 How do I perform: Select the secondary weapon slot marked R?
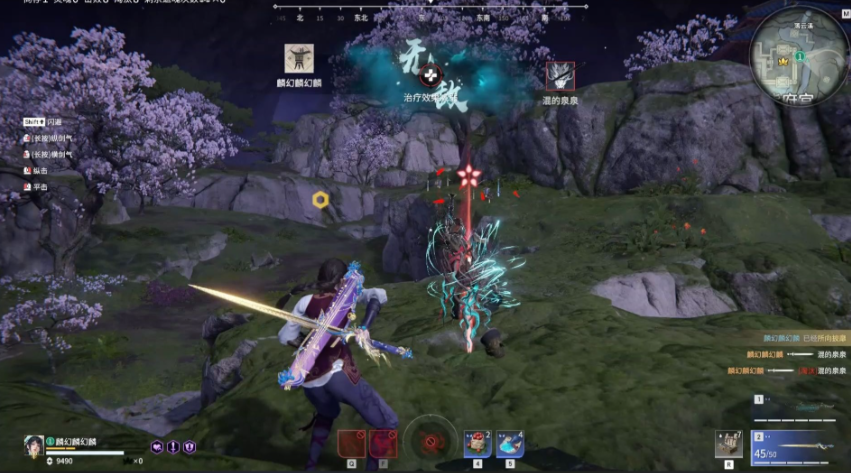(729, 445)
